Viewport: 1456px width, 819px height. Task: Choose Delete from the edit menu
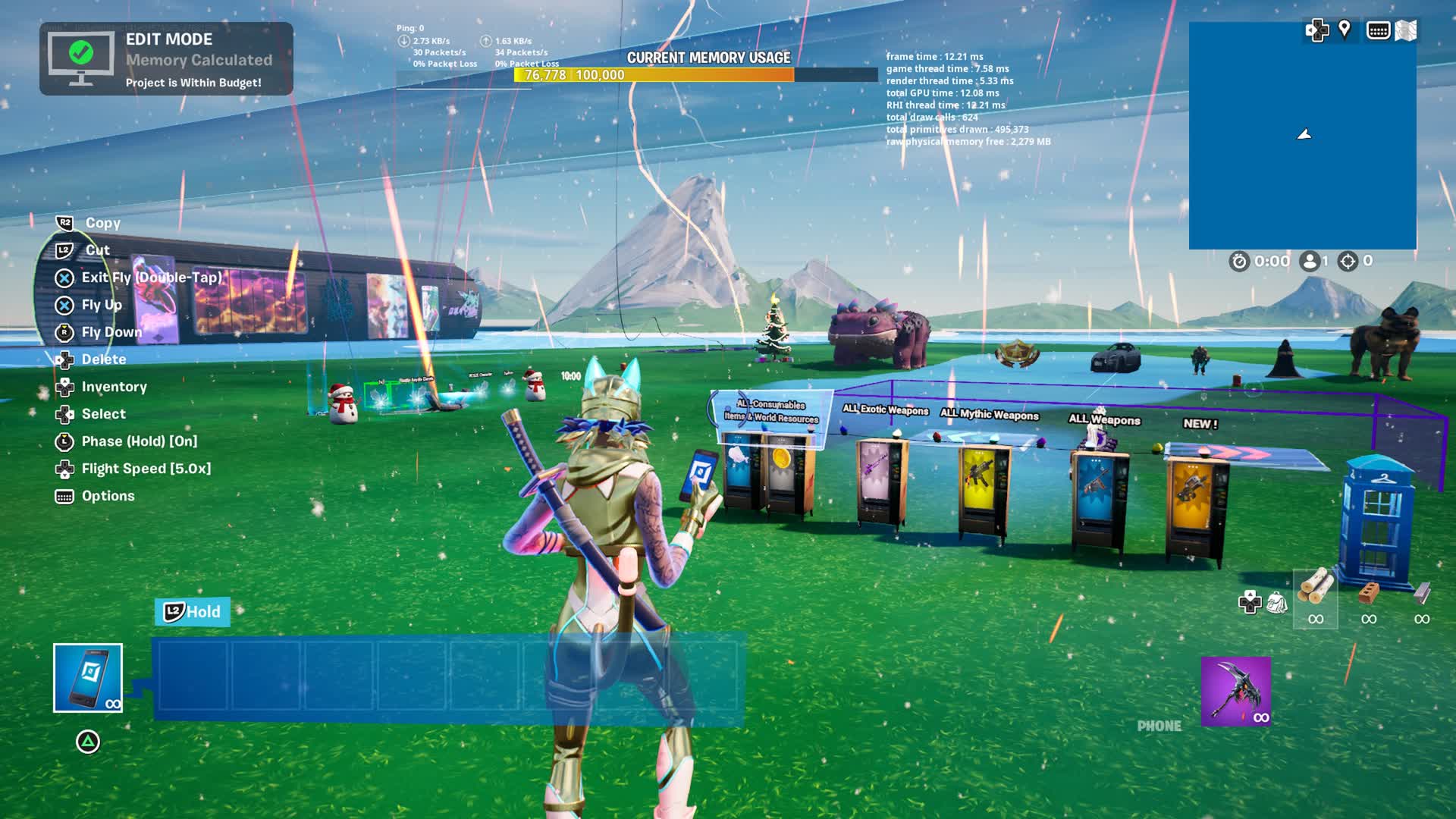click(105, 359)
